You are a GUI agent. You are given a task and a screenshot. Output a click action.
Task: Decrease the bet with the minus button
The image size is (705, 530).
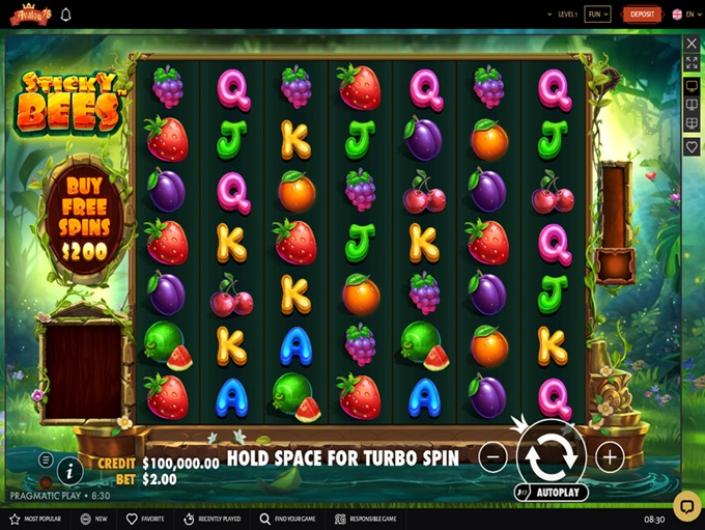click(493, 457)
